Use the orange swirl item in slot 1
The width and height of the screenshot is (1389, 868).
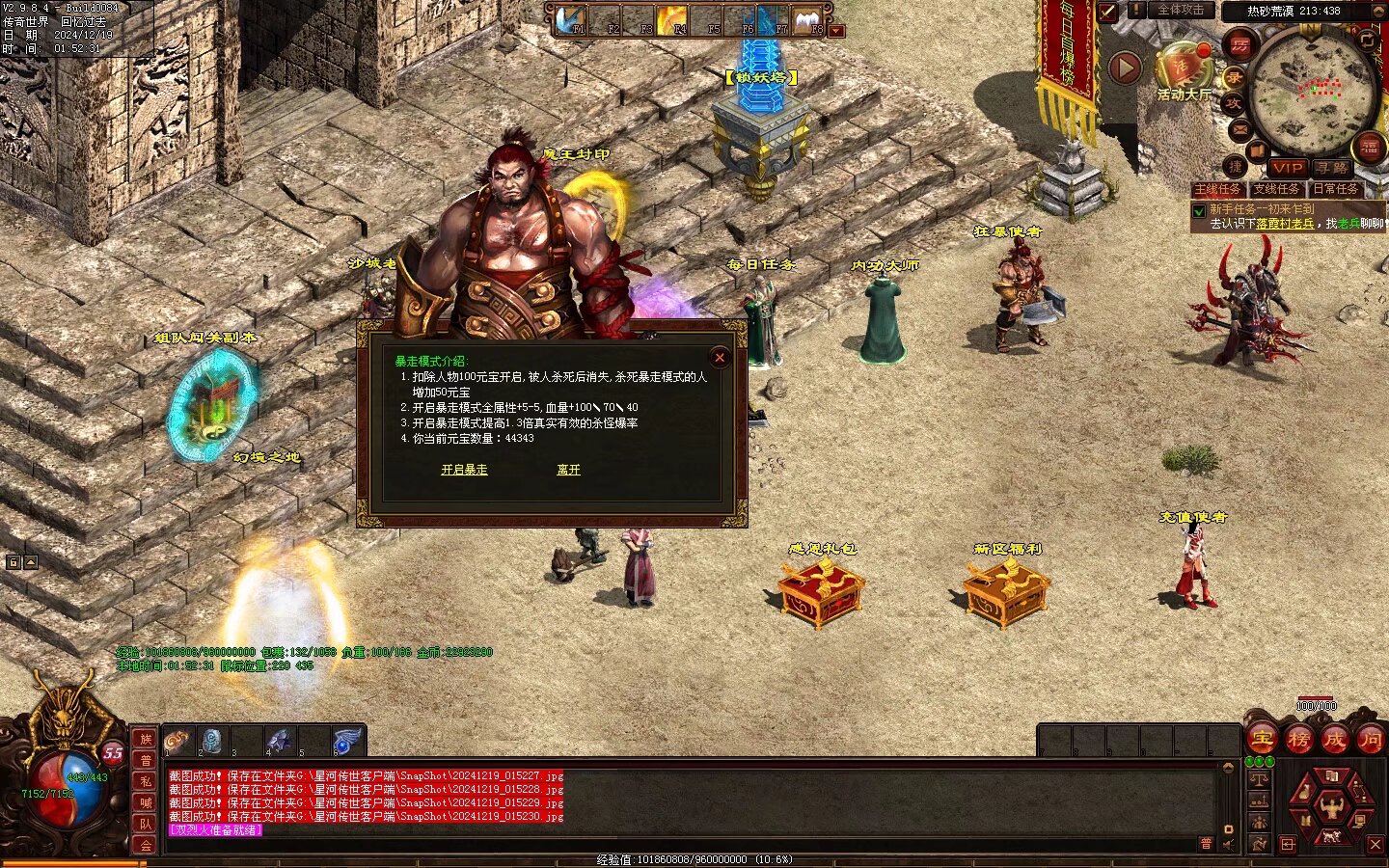[x=177, y=741]
